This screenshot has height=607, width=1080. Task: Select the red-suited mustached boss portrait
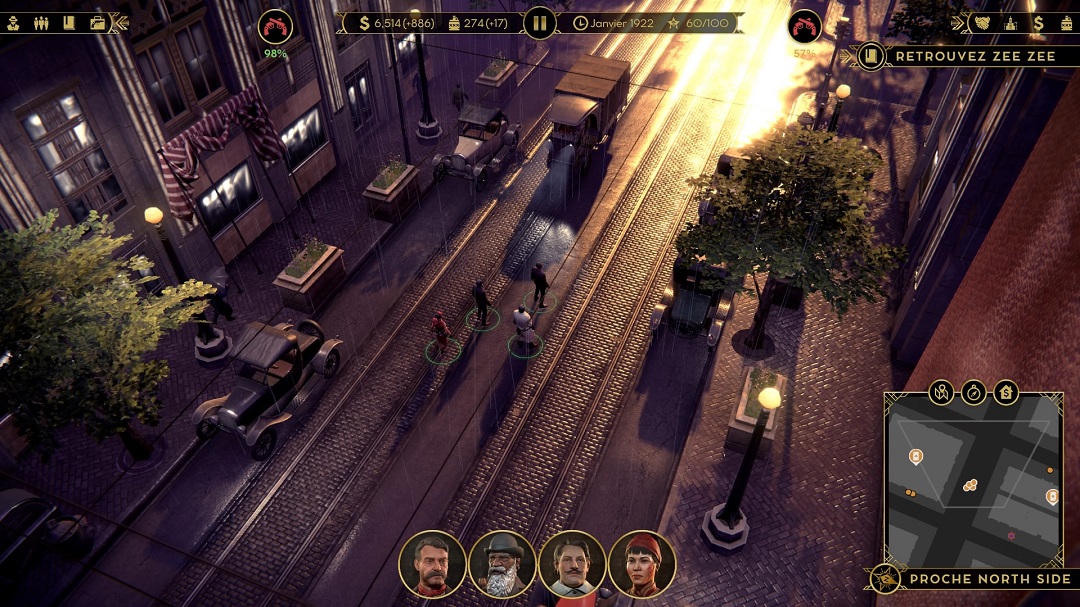click(432, 564)
